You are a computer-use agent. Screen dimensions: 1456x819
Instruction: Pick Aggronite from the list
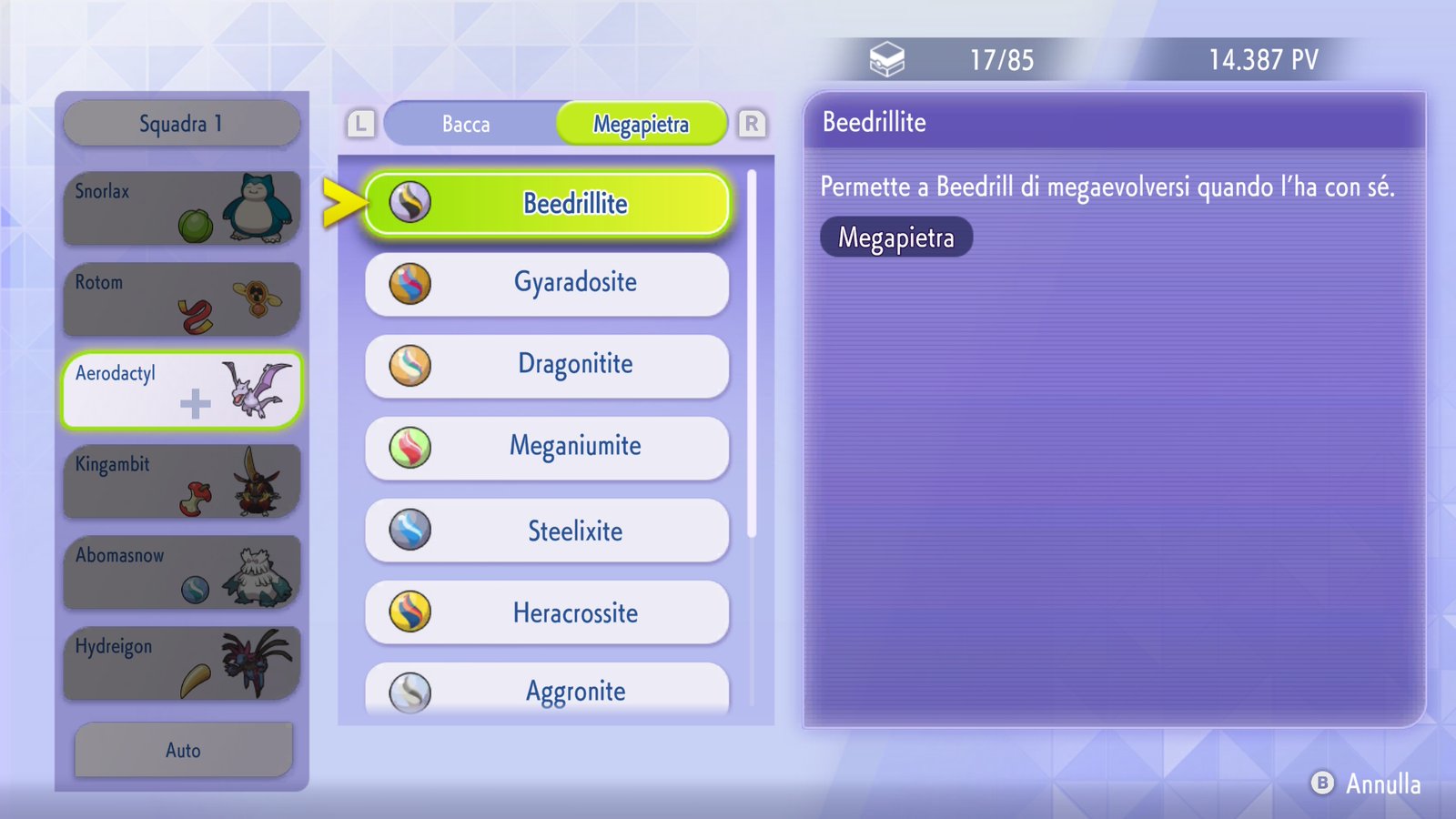click(x=547, y=690)
